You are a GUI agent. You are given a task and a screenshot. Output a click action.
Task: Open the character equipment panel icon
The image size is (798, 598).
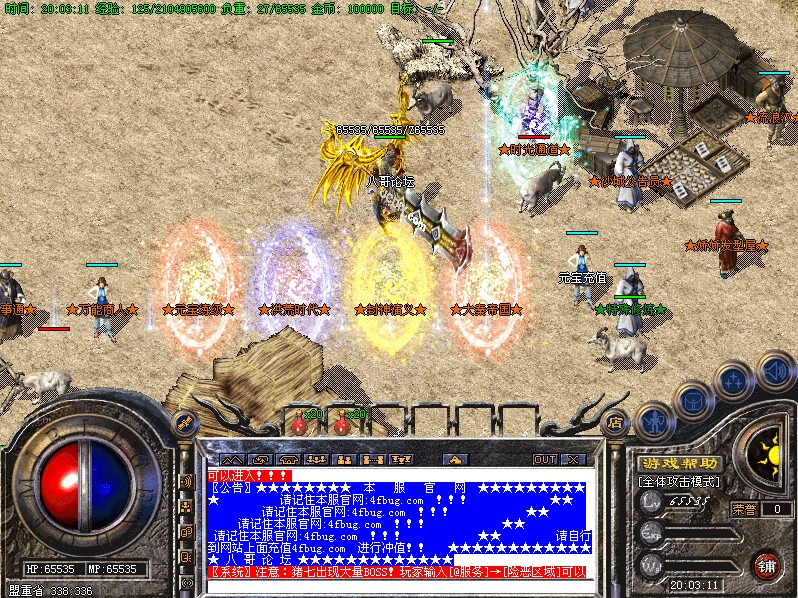(654, 421)
